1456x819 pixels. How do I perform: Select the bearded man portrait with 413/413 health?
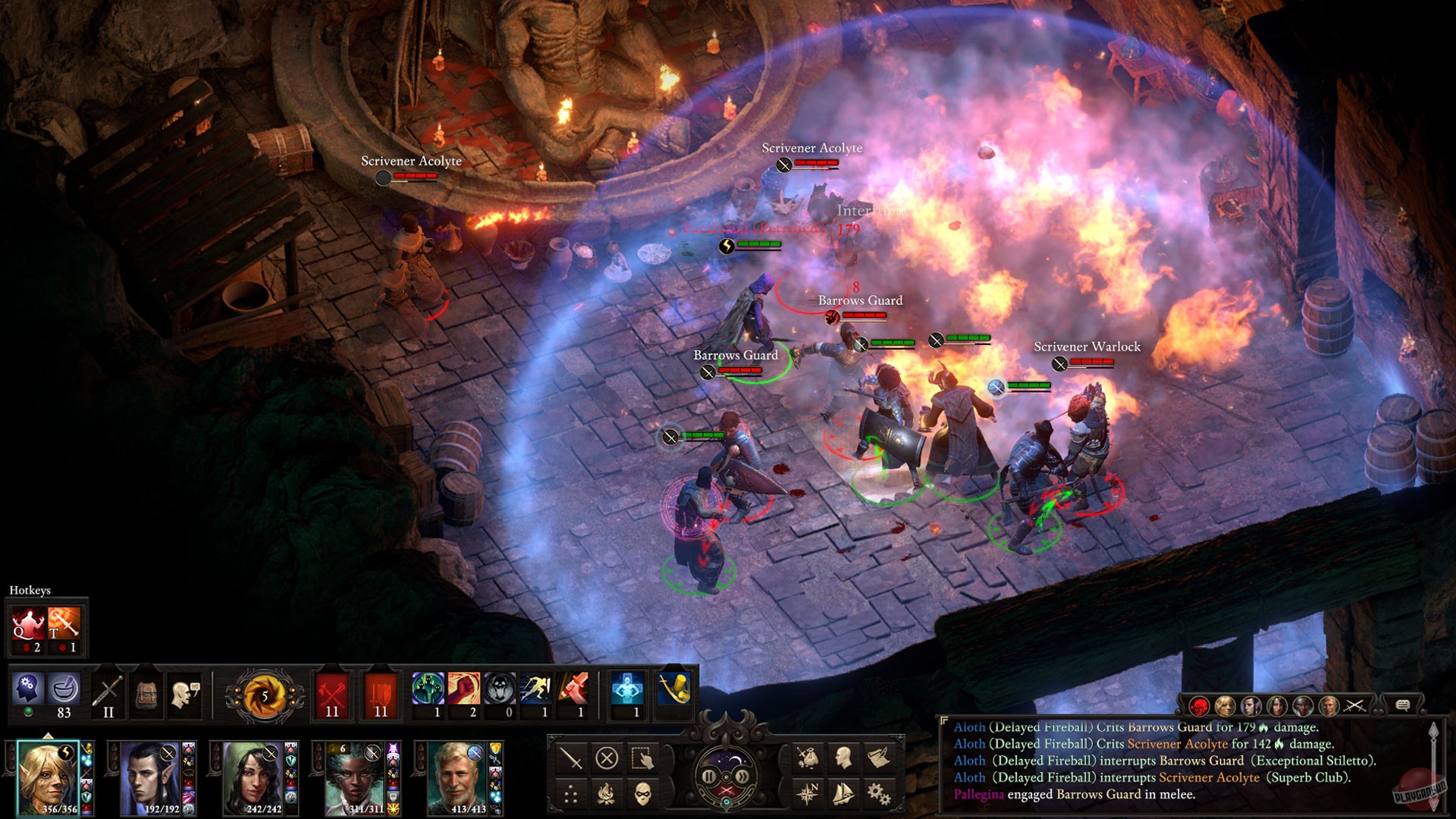tap(458, 777)
